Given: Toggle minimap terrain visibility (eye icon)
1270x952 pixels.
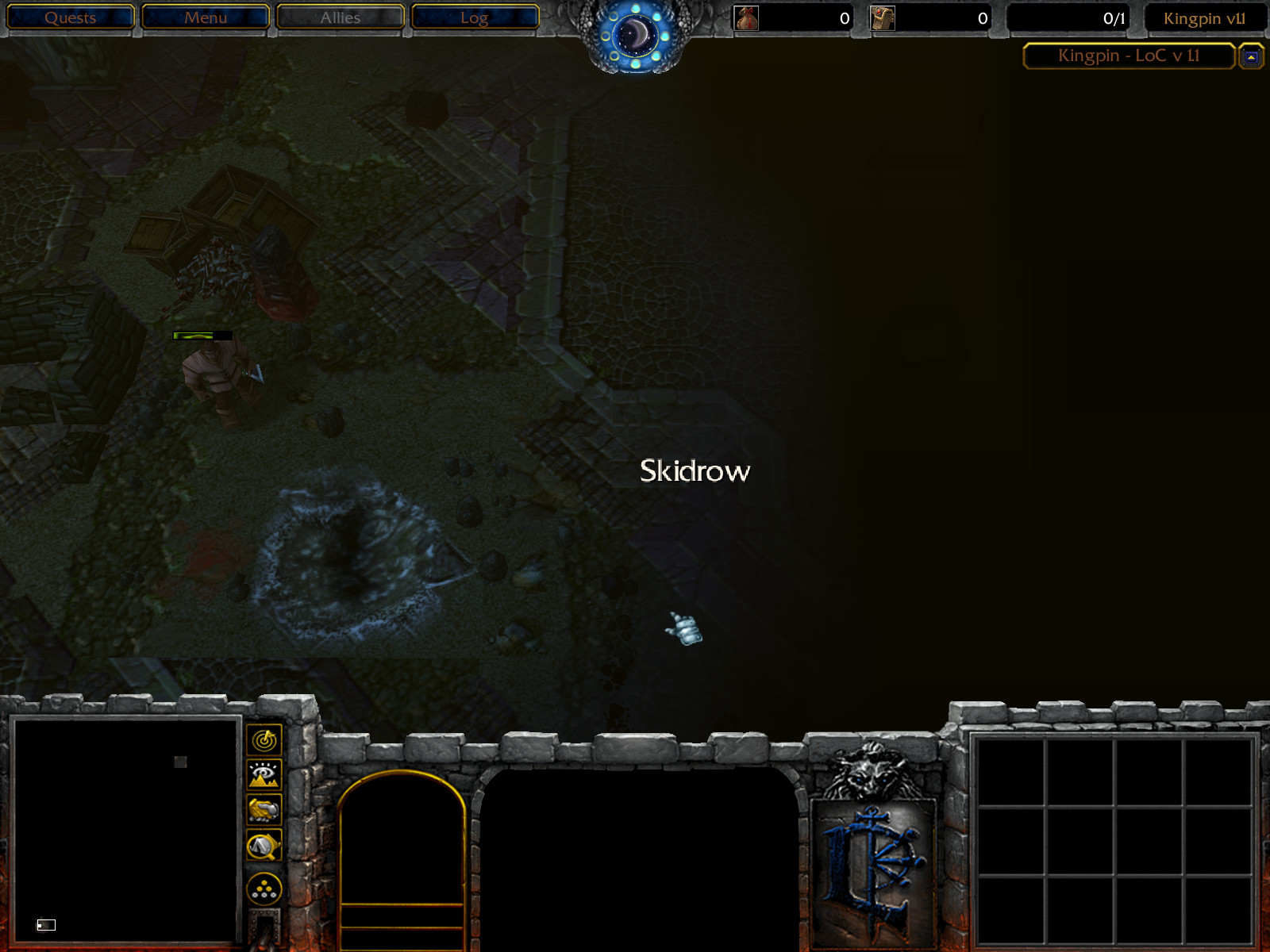Looking at the screenshot, I should 264,774.
